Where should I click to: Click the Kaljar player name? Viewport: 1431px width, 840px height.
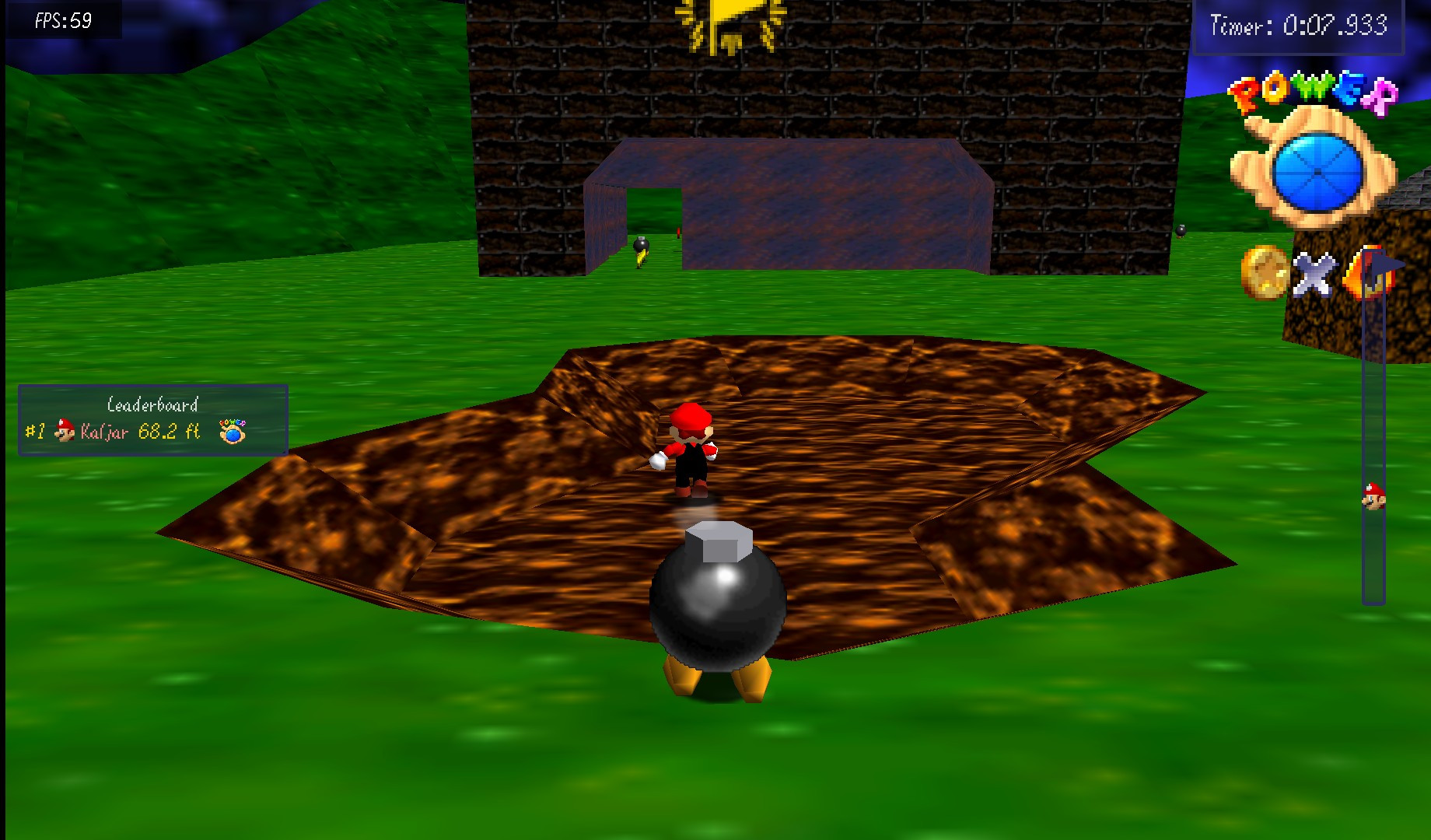pyautogui.click(x=104, y=433)
